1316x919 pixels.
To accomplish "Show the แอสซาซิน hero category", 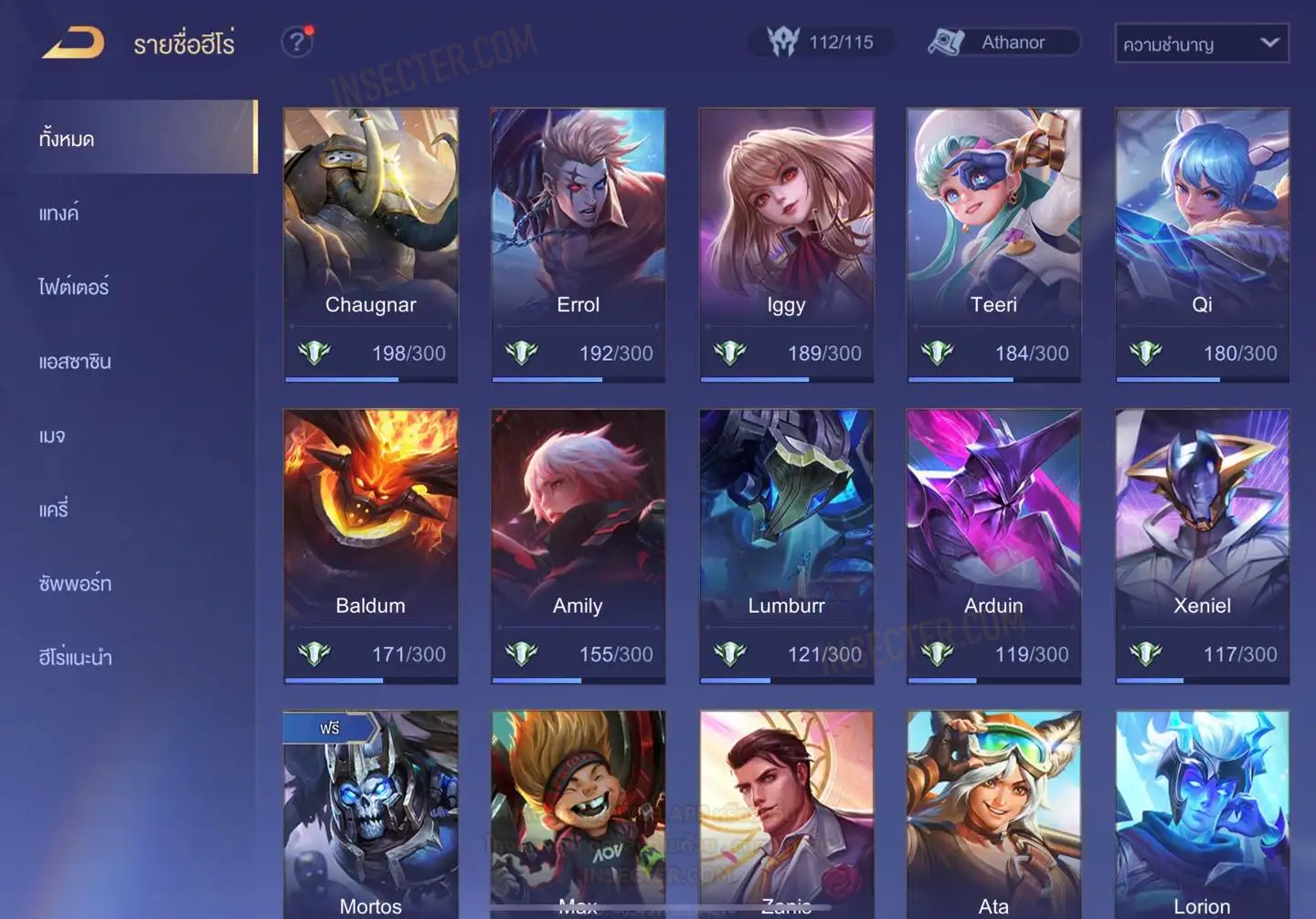I will click(x=75, y=362).
